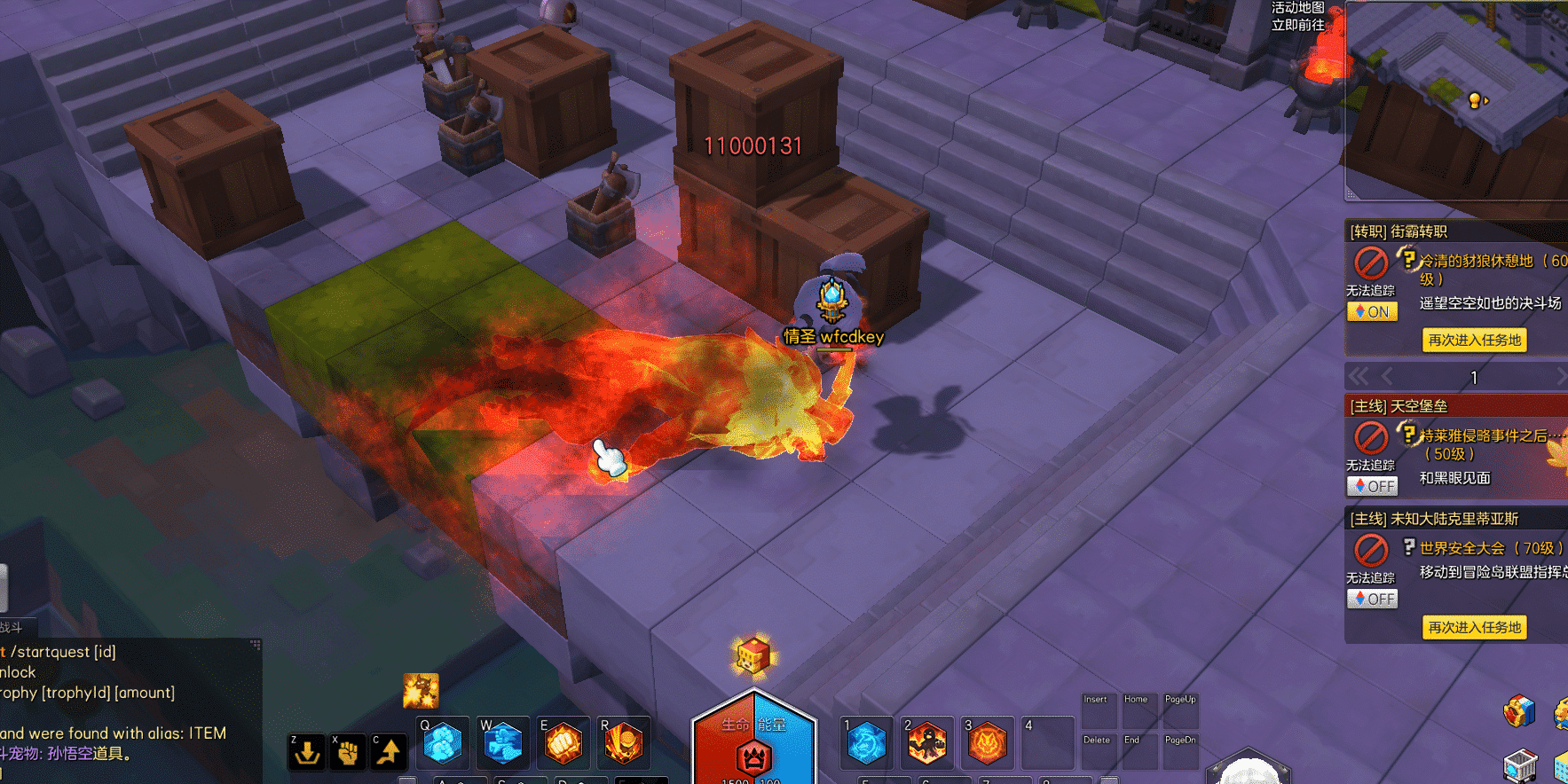The image size is (1568, 784).
Task: Trigger the E orange punch skill
Action: (563, 743)
